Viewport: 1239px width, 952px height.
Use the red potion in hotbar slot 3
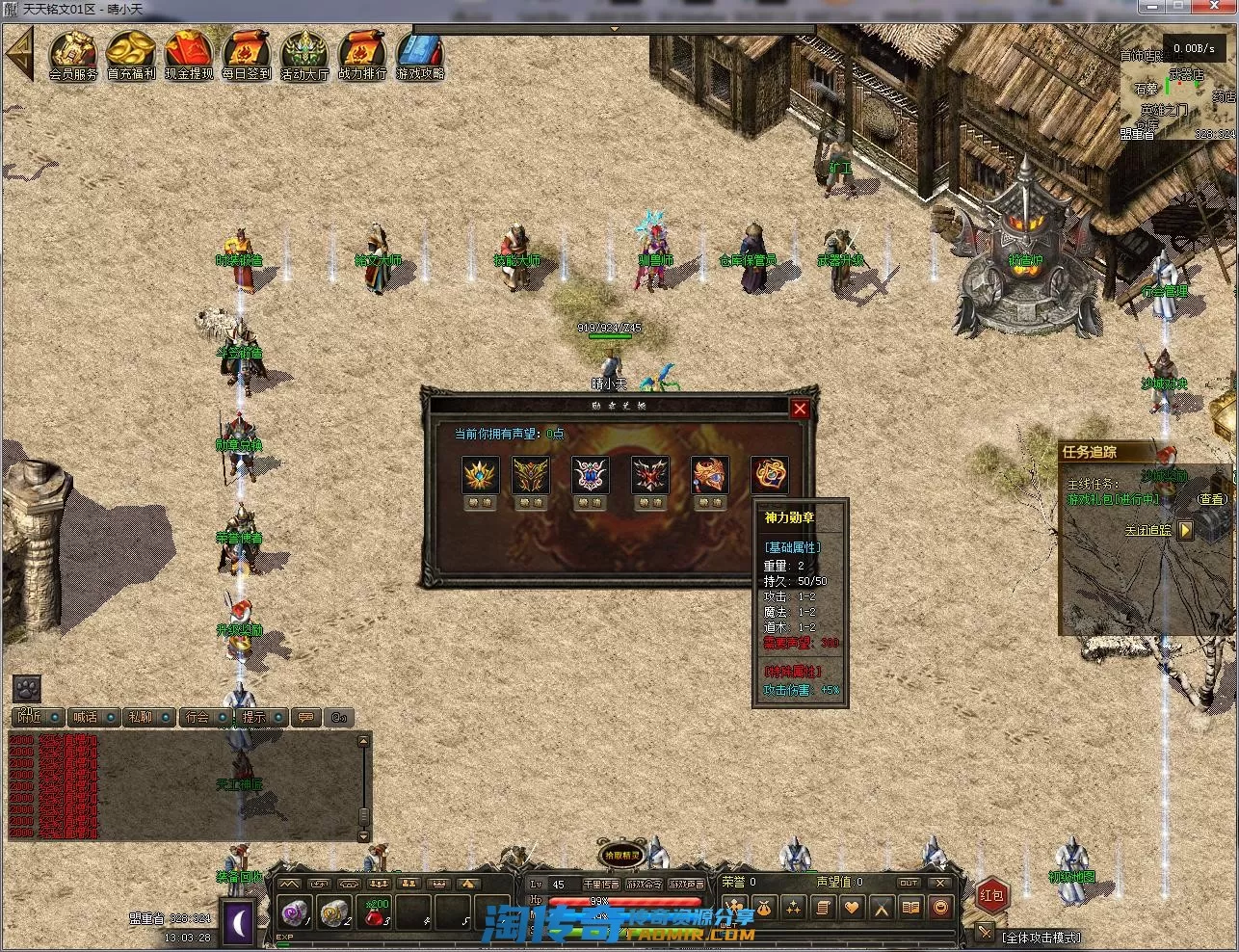(x=376, y=911)
